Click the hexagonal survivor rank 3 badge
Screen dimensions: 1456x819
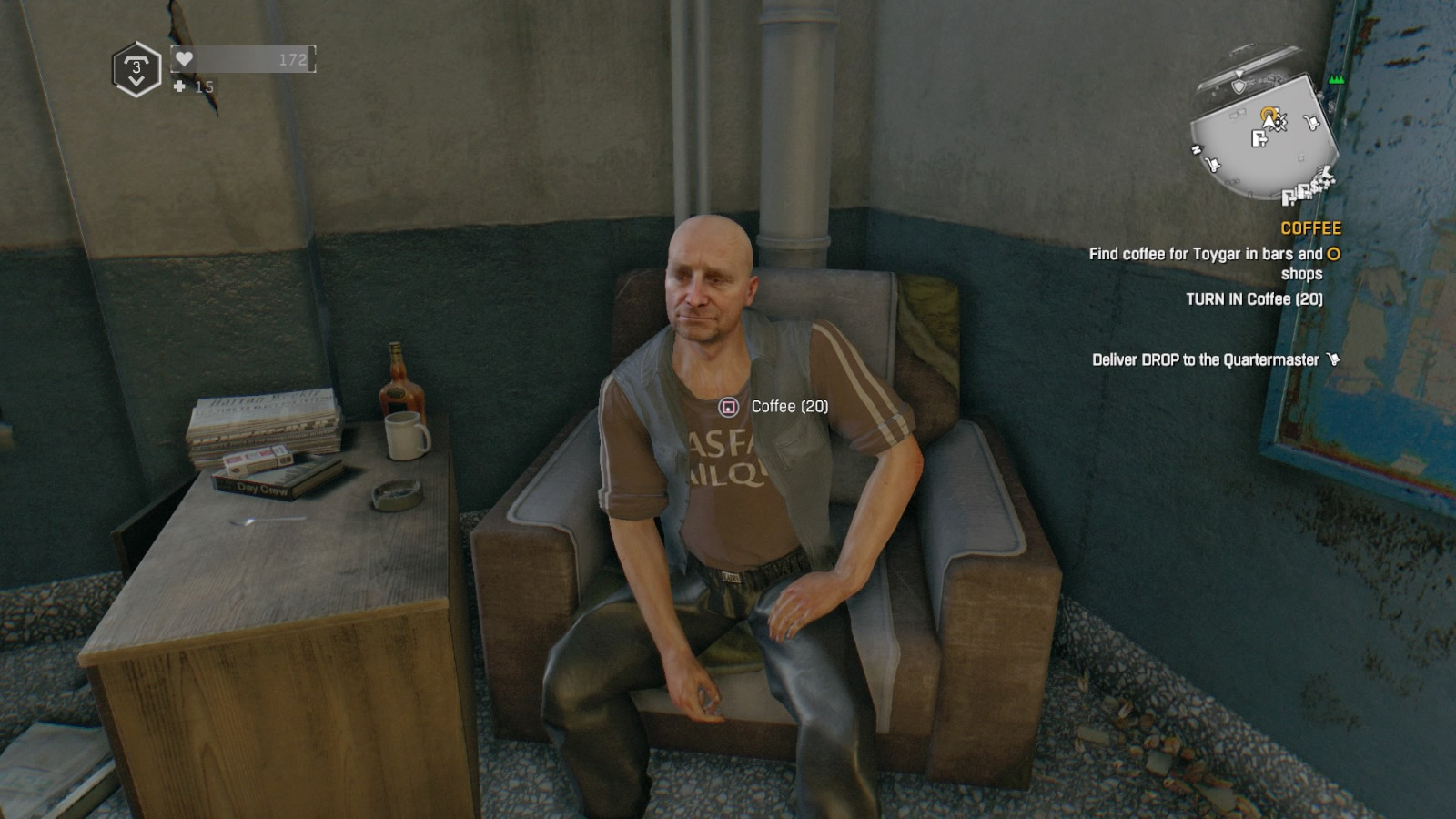coord(136,66)
